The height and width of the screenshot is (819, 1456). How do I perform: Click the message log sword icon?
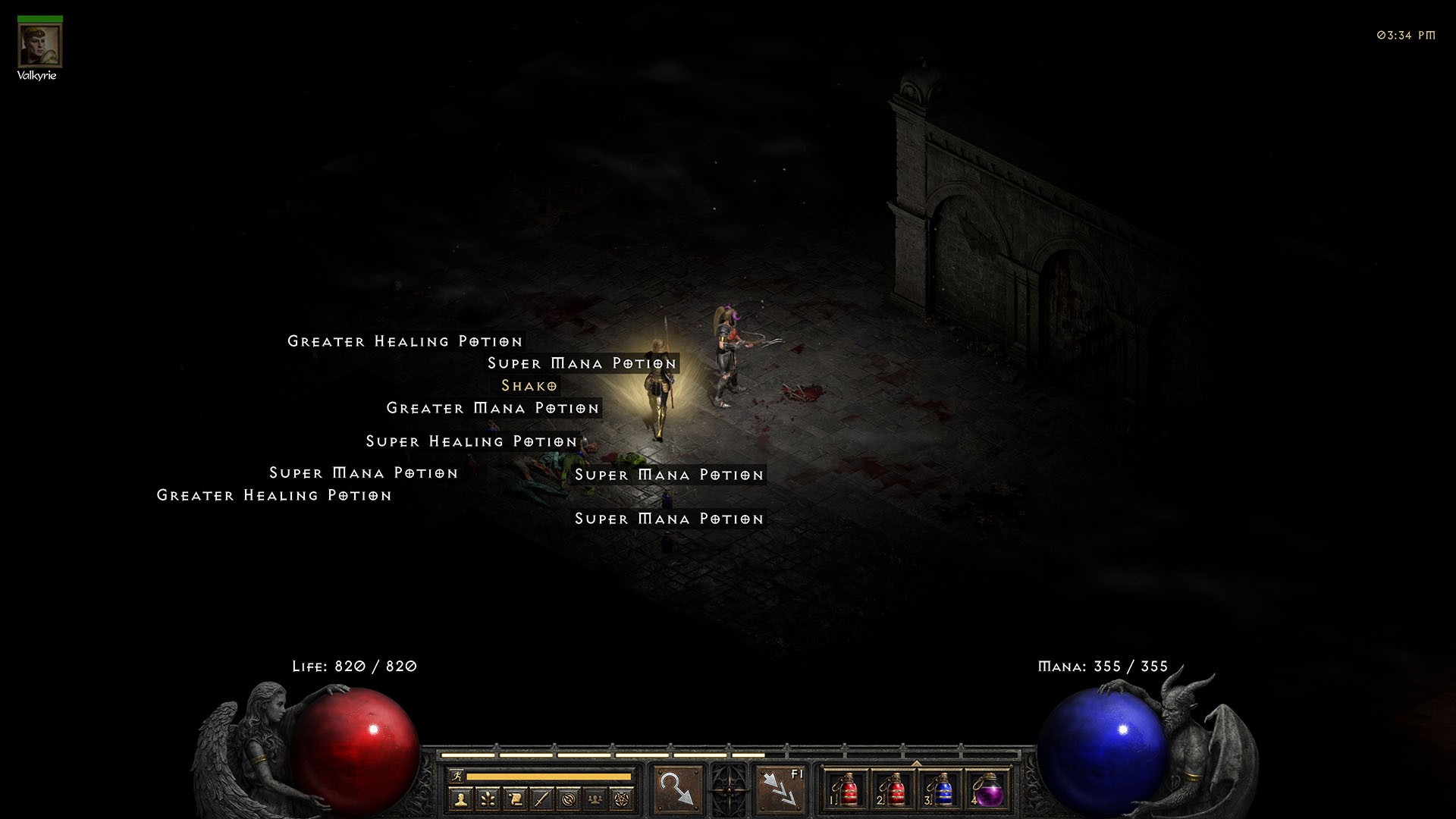tap(543, 799)
